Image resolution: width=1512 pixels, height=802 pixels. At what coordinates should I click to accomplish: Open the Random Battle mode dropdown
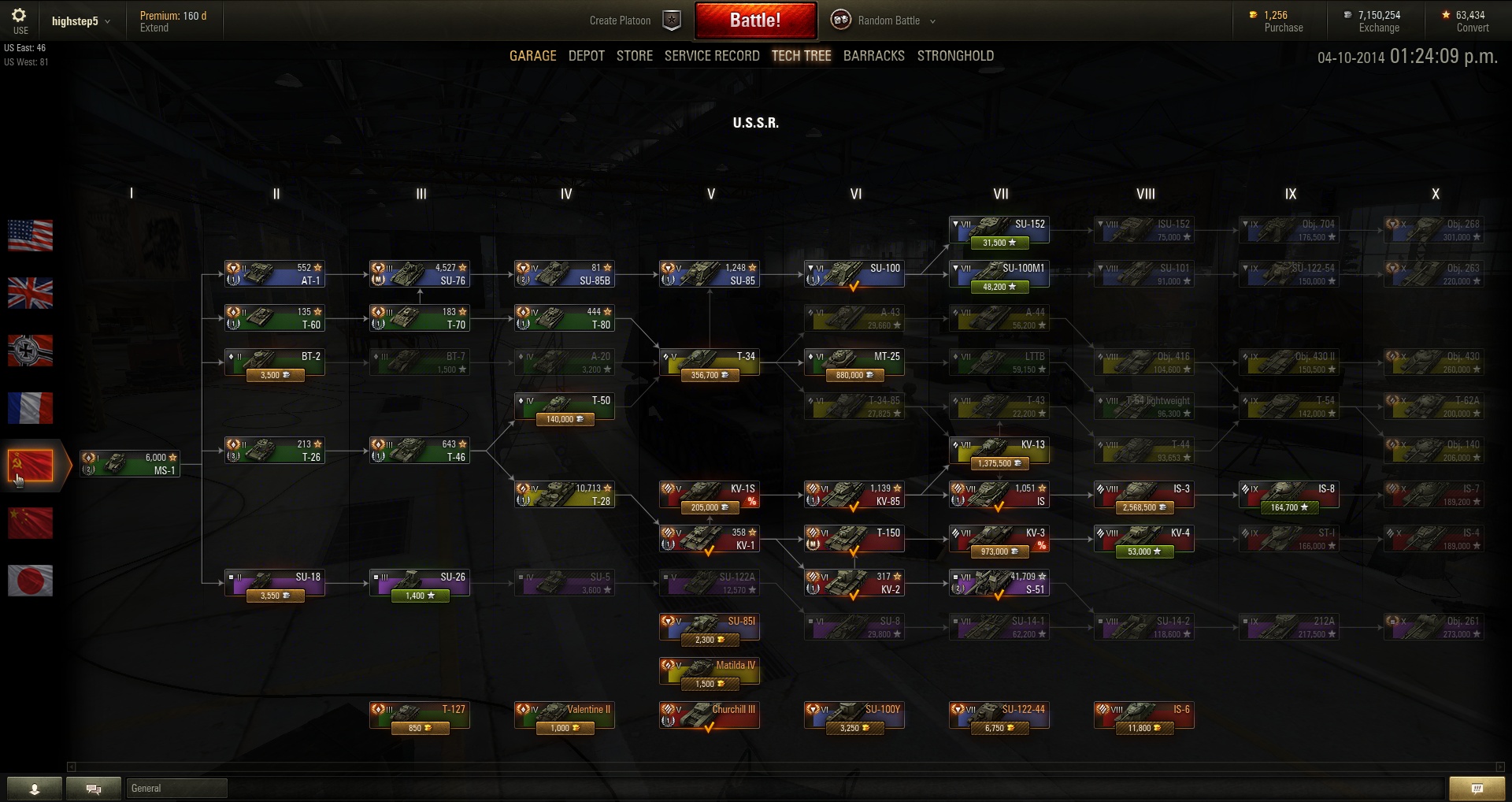point(933,20)
